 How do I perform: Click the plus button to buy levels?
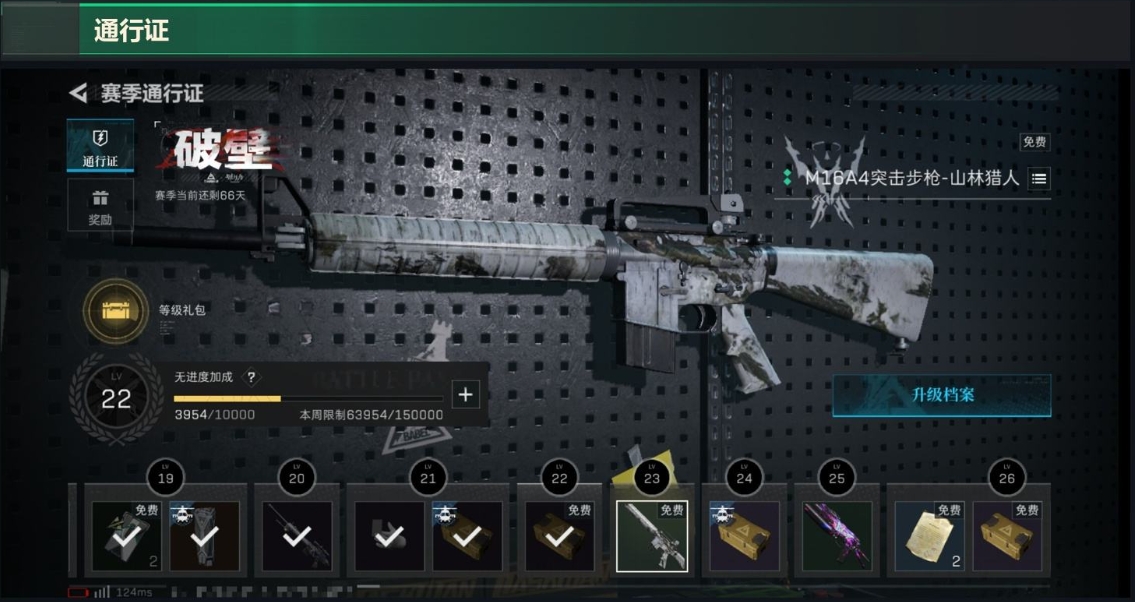point(465,394)
